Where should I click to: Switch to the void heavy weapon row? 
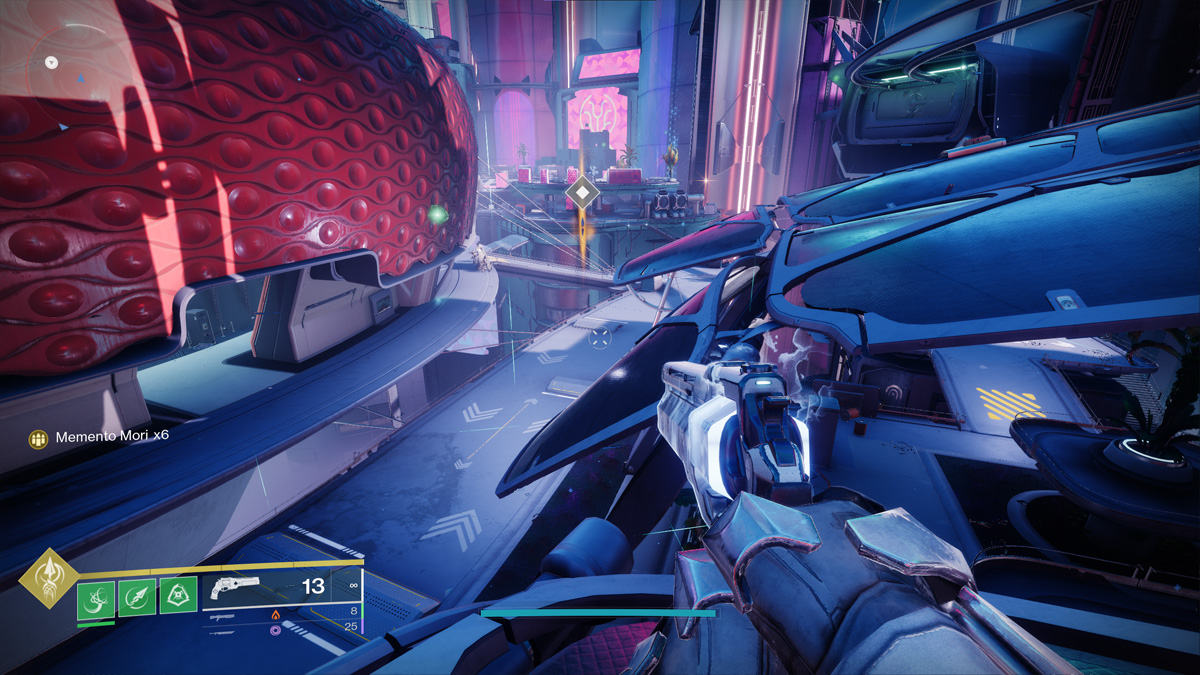[x=275, y=630]
